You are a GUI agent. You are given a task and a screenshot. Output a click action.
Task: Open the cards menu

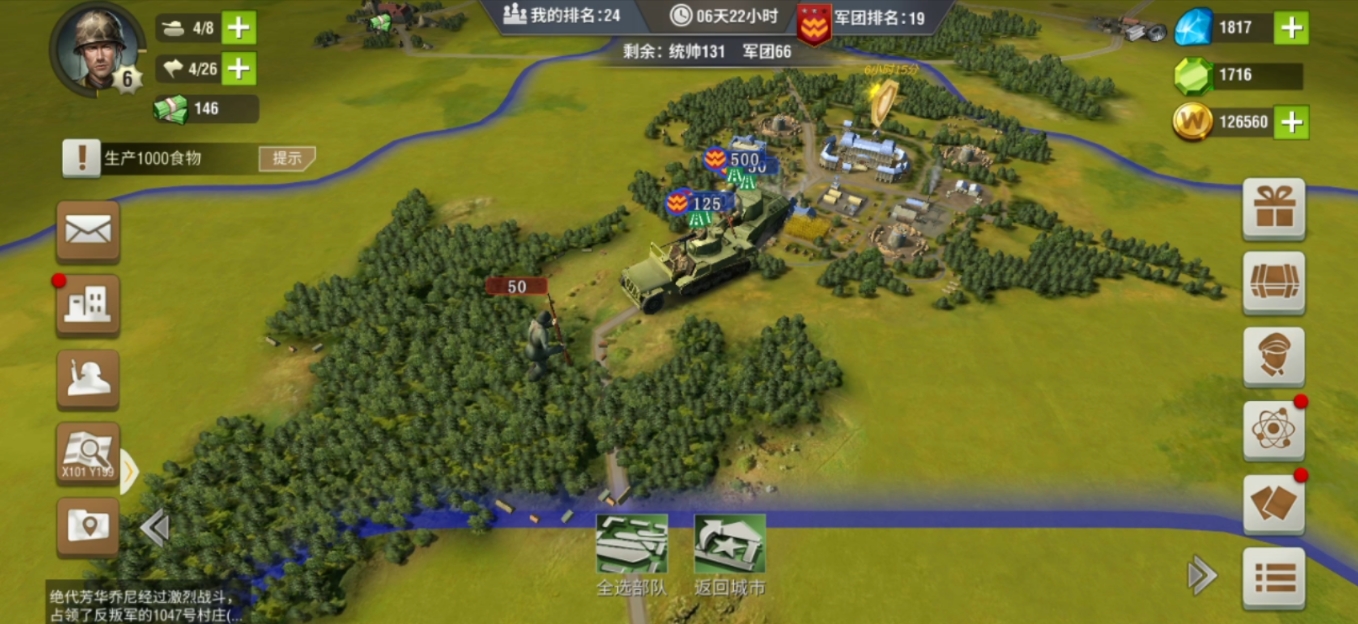pos(1273,503)
